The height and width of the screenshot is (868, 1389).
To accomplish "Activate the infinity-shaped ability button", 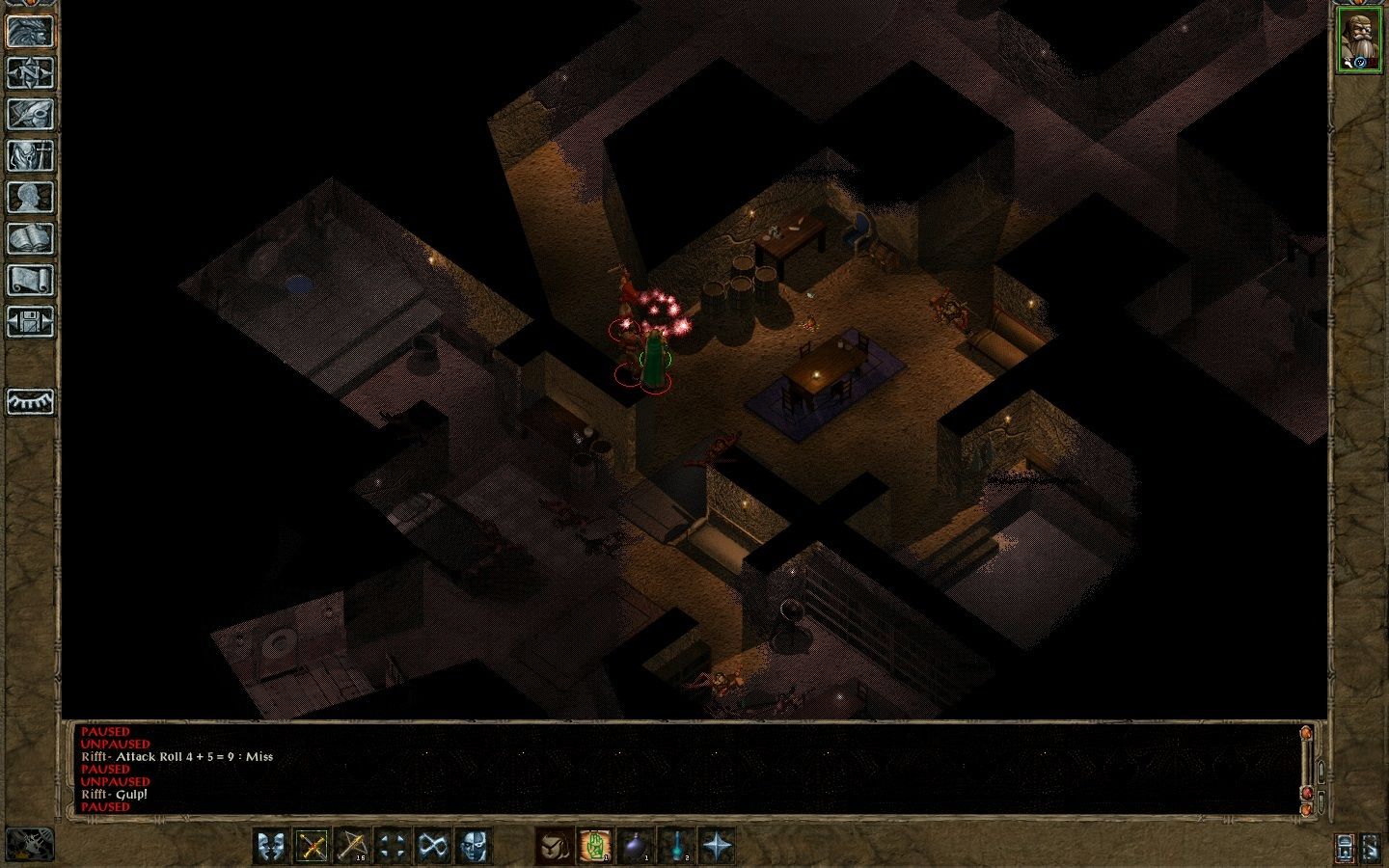I will [433, 847].
